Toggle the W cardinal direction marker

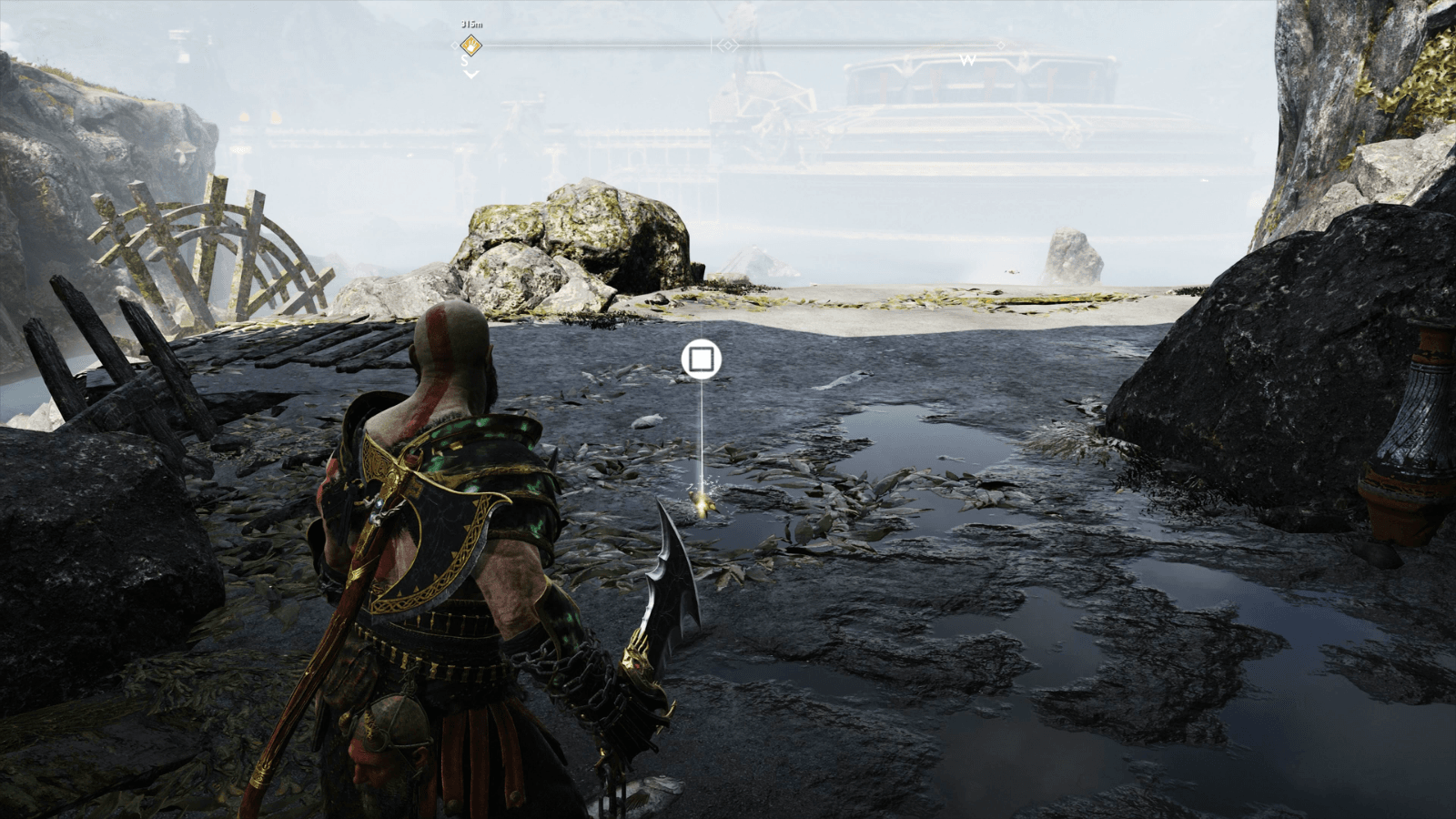coord(967,60)
